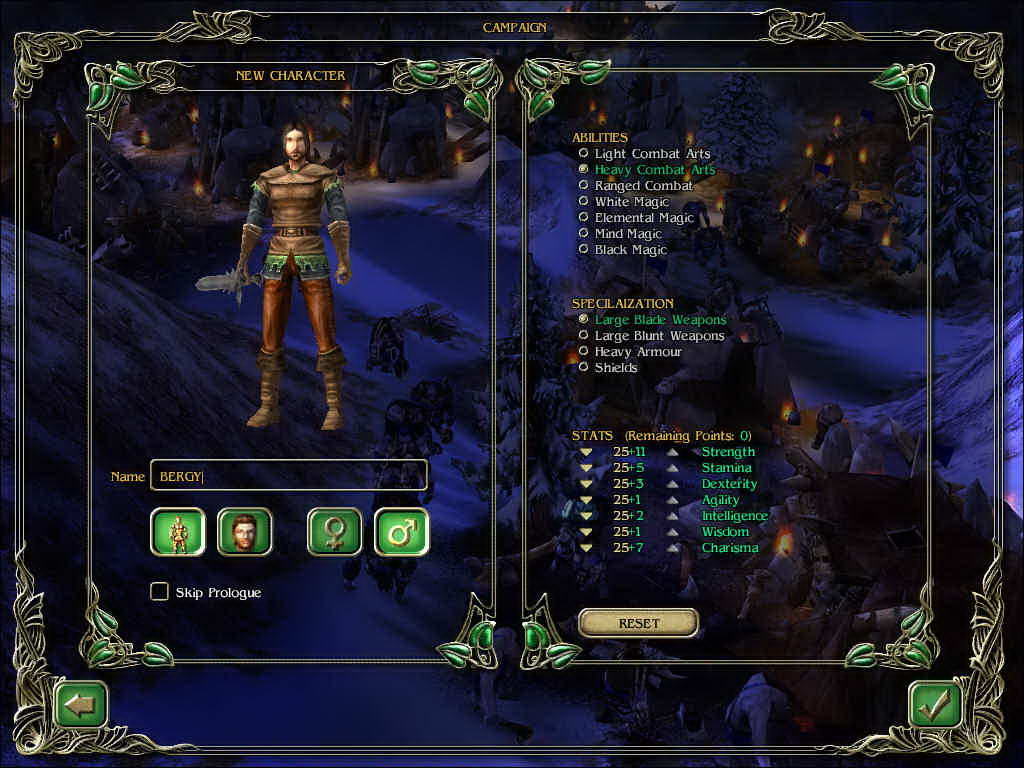
Task: Open the character face portrait selector
Action: (x=244, y=532)
